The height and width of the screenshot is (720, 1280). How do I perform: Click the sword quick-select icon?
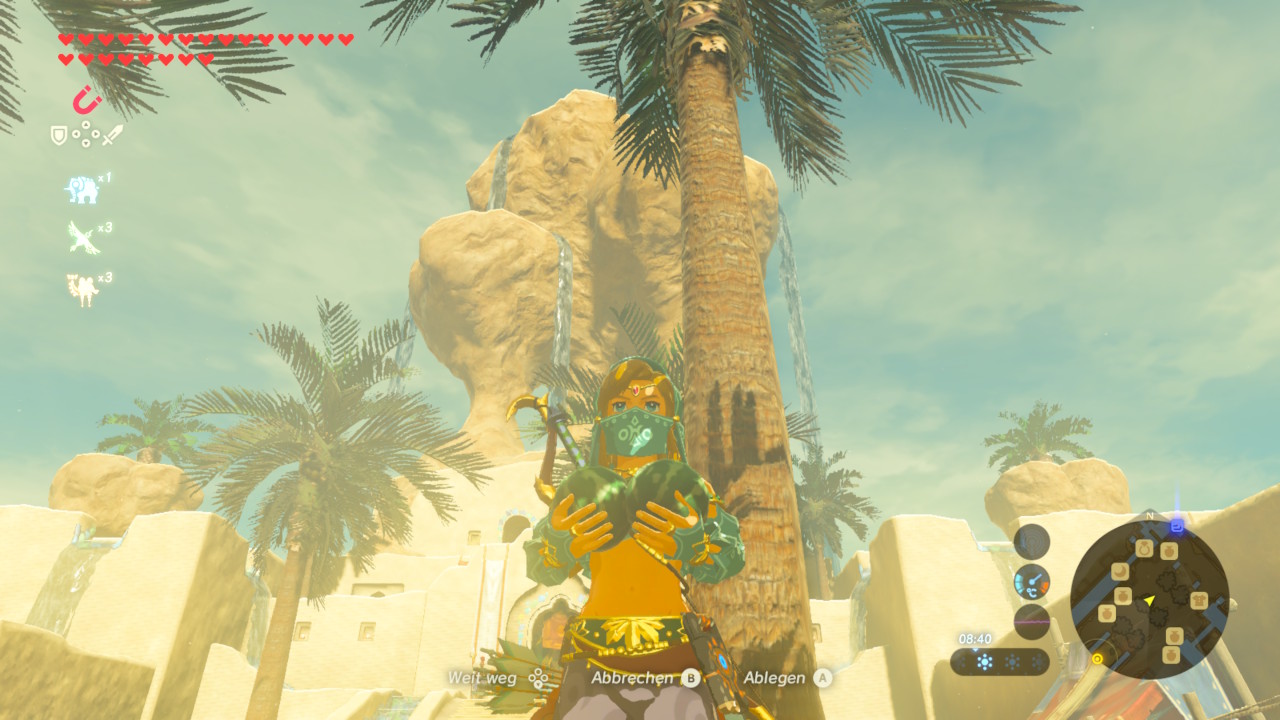[112, 134]
